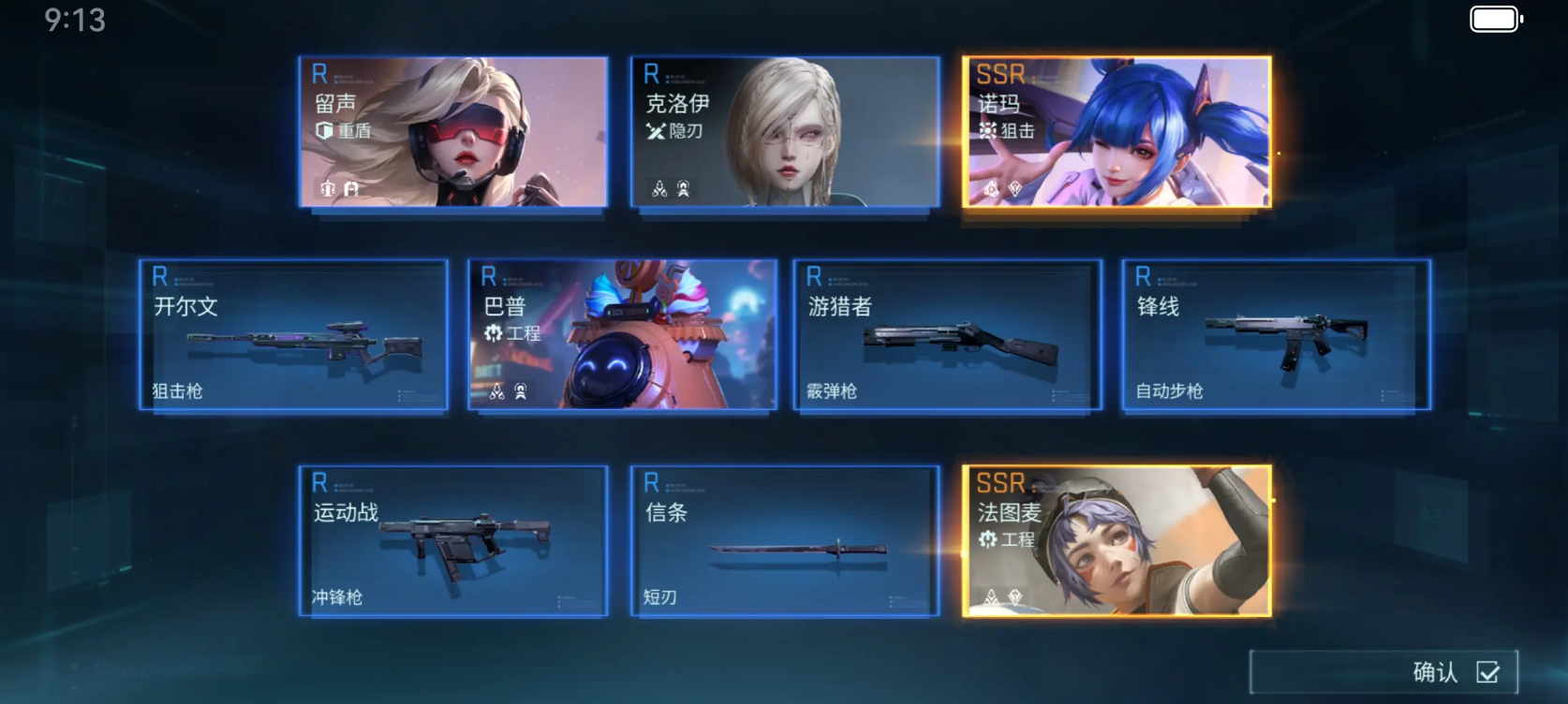View the 游猎者 shotgun card
This screenshot has height=704, width=1568.
click(947, 335)
